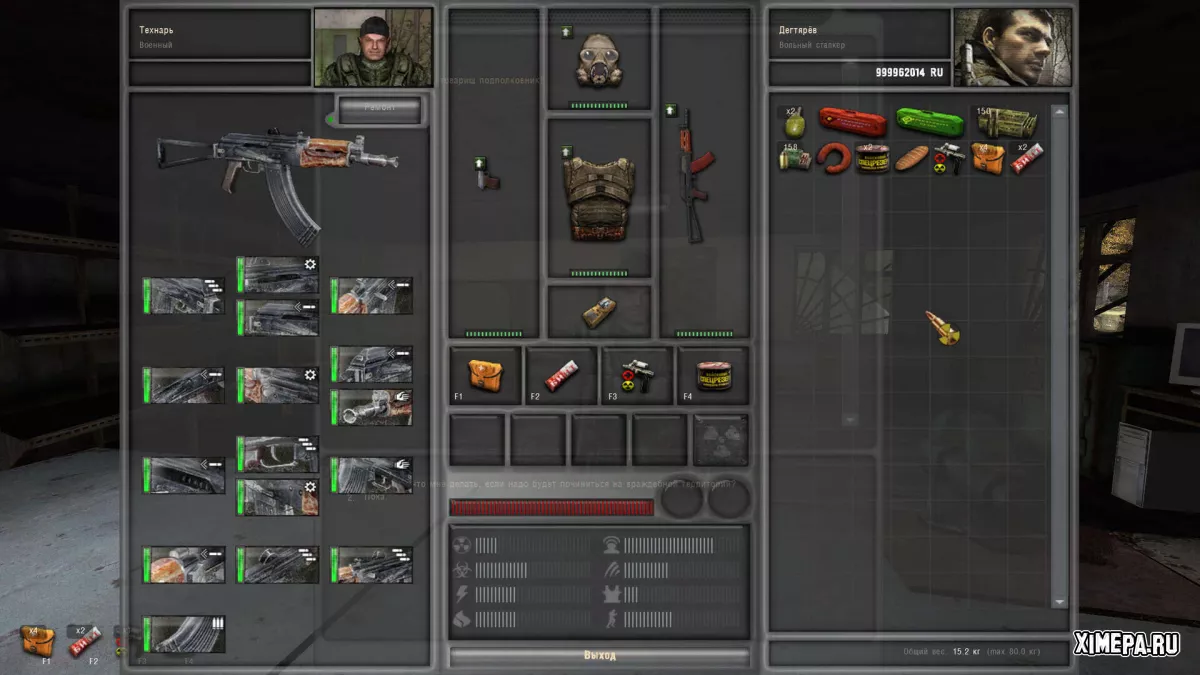Select the sausage food item
The height and width of the screenshot is (675, 1200).
click(834, 158)
